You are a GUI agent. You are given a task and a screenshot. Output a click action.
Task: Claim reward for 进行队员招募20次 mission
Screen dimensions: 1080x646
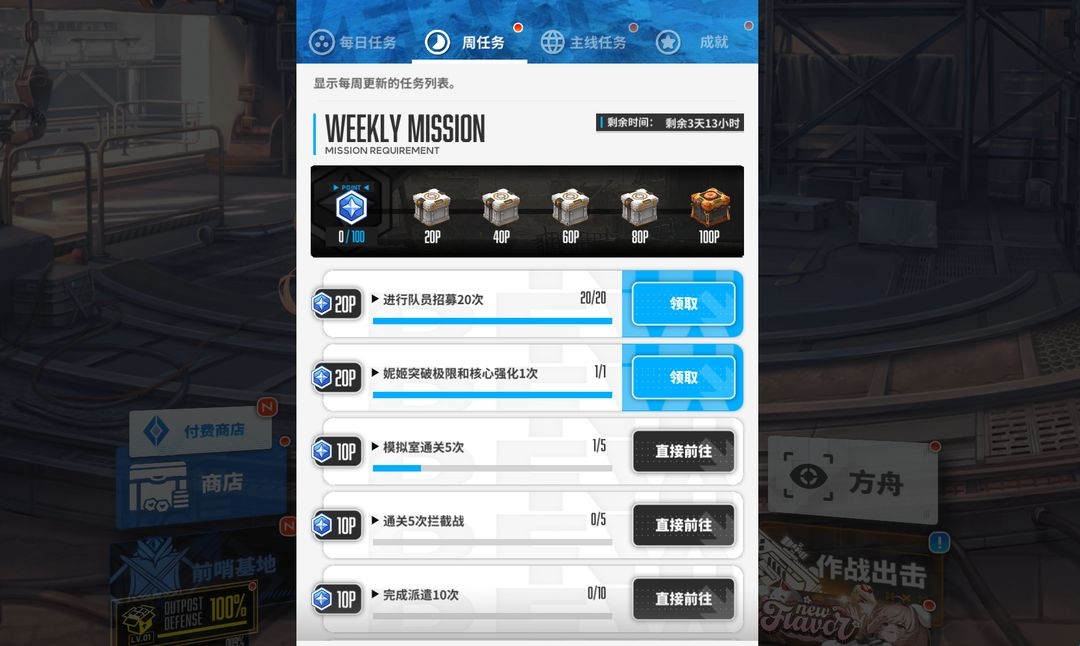[x=684, y=304]
